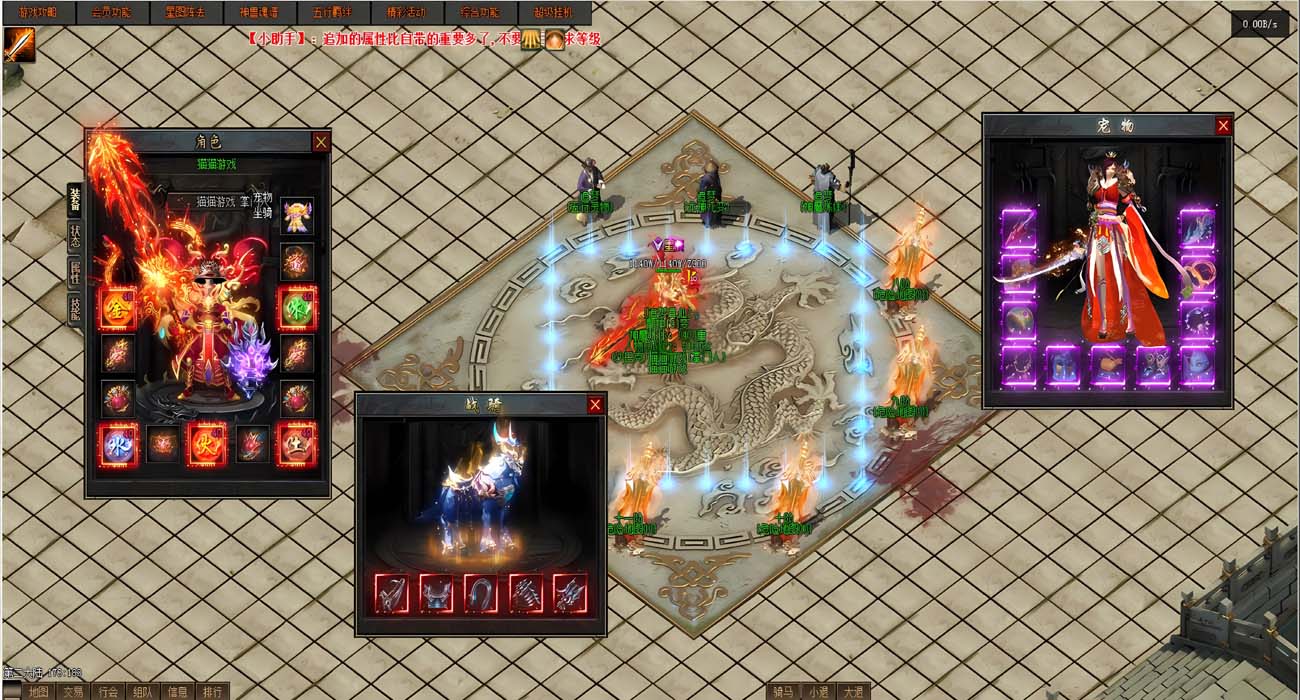The image size is (1300, 700).
Task: Select the 木 element equipment slot
Action: coord(297,308)
